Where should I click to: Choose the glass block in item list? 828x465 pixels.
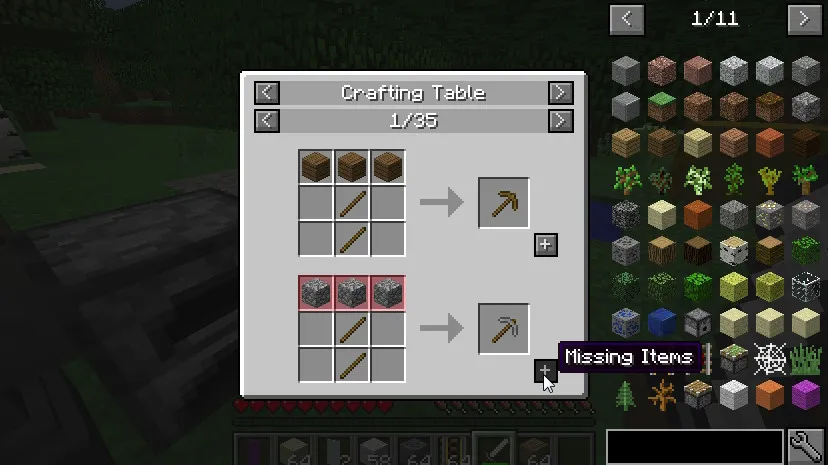coord(805,286)
